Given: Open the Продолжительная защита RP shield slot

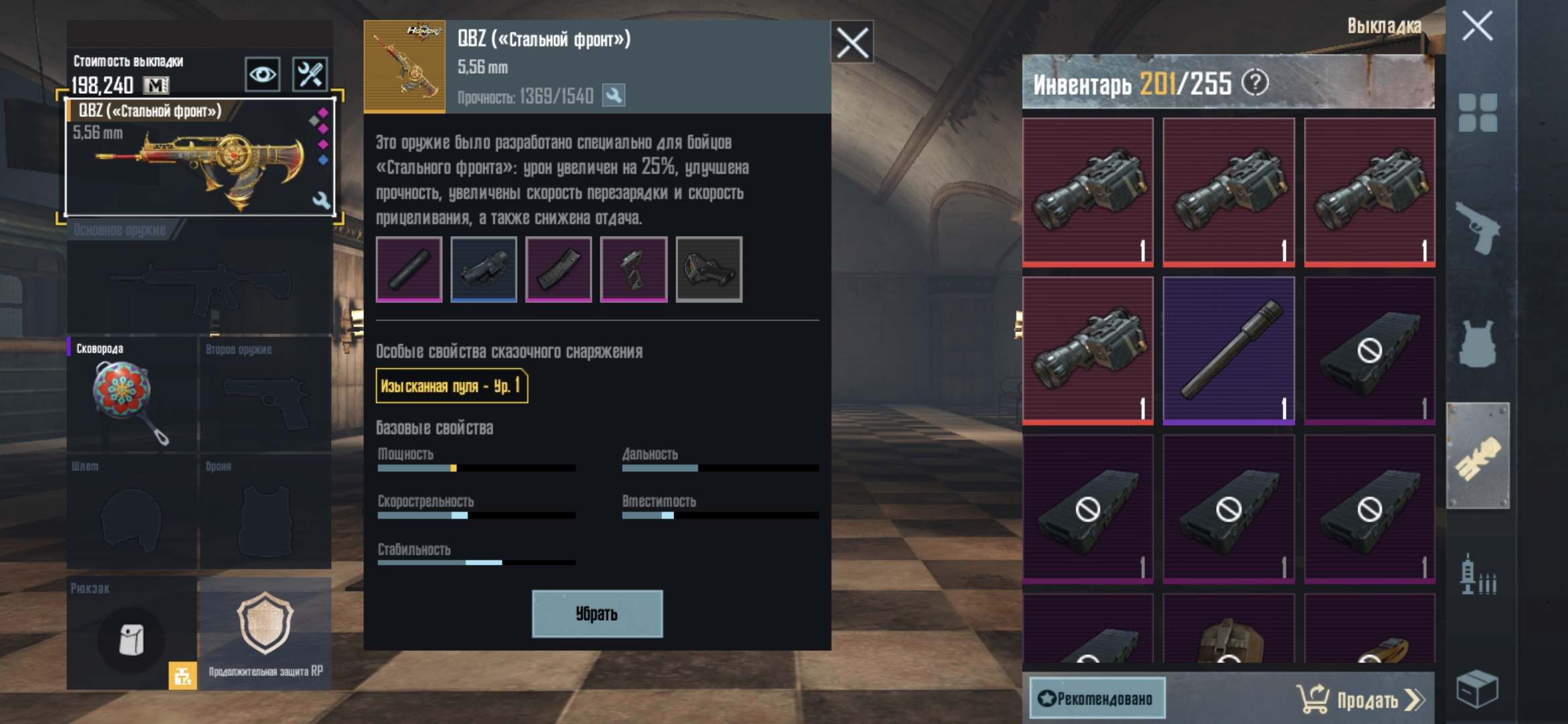Looking at the screenshot, I should click(265, 633).
